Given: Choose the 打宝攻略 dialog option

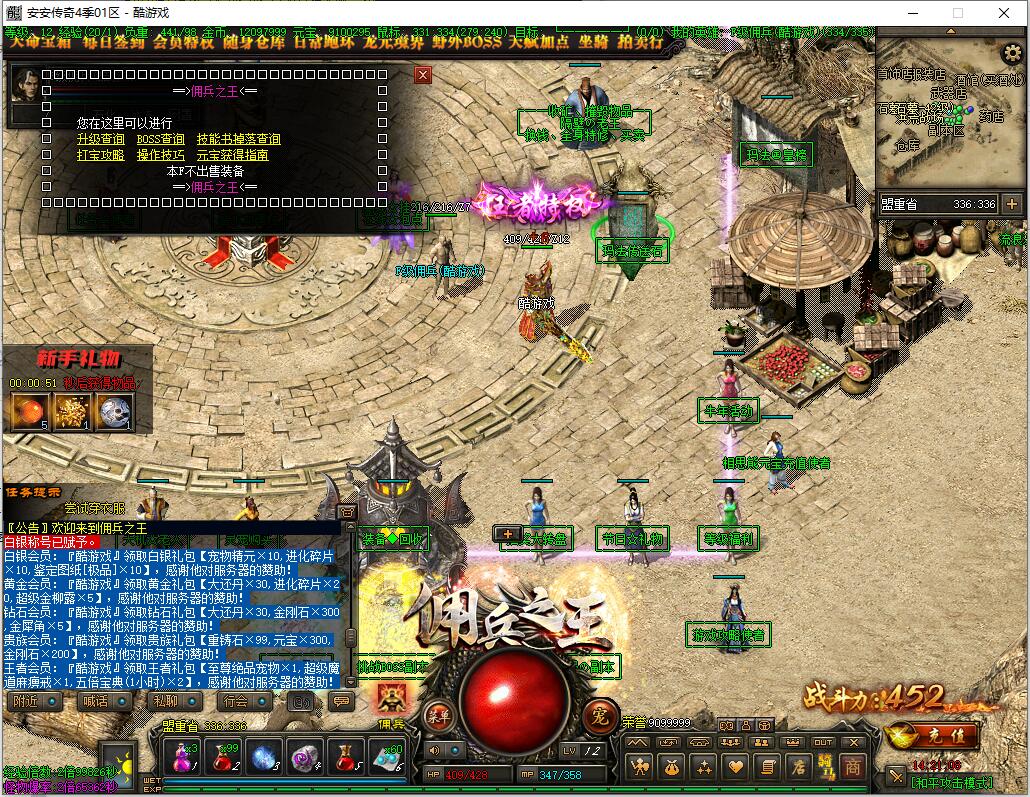Looking at the screenshot, I should pyautogui.click(x=101, y=155).
